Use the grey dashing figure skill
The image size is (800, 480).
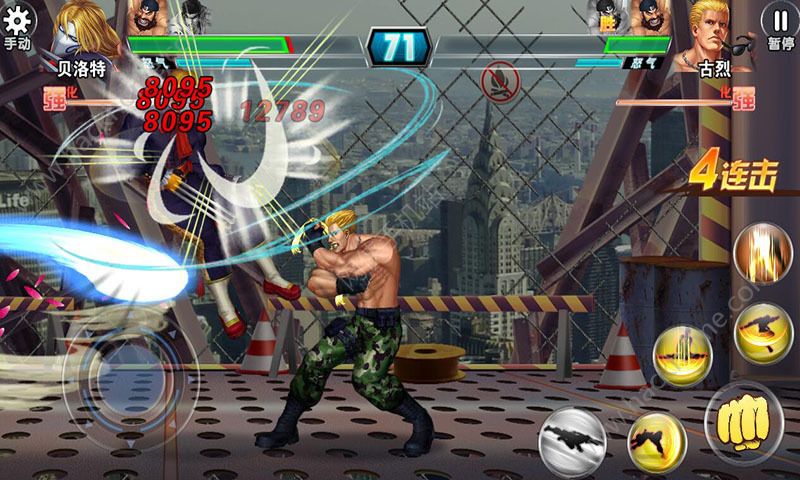click(575, 437)
